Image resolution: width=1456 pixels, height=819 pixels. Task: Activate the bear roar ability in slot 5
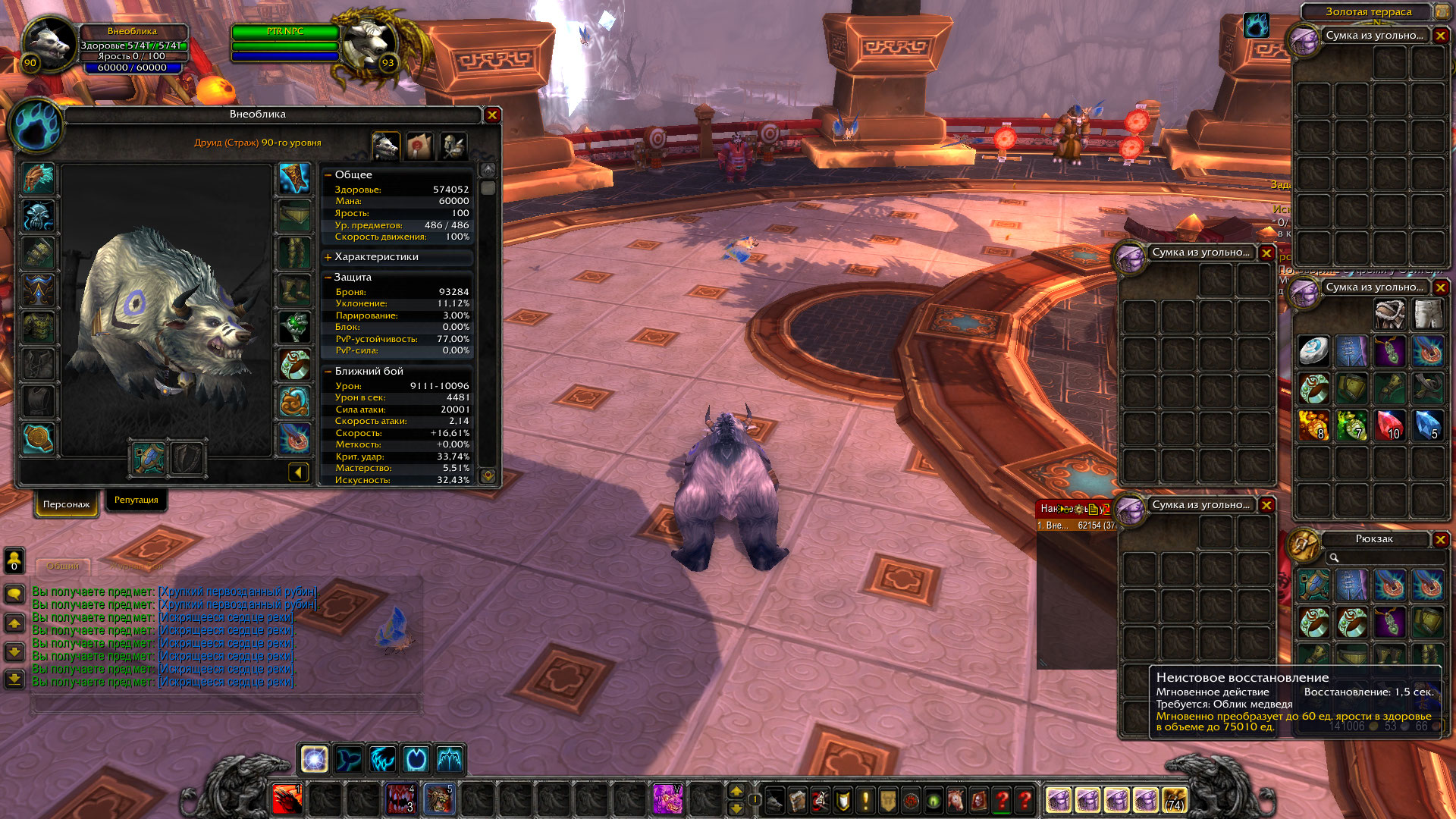(x=438, y=799)
